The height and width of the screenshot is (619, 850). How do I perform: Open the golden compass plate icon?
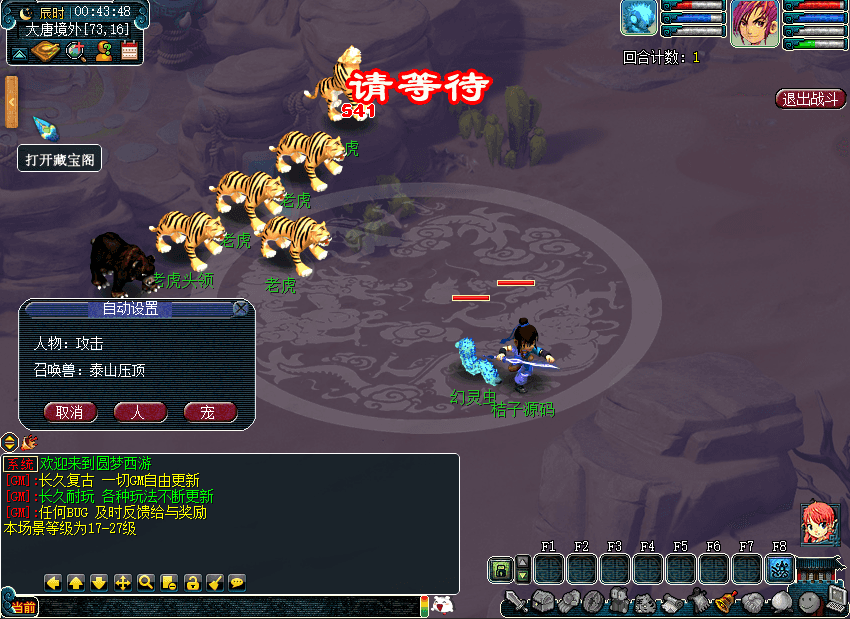[x=47, y=51]
